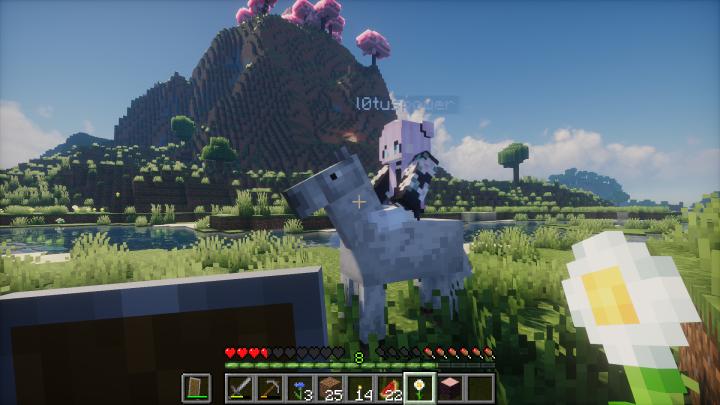The height and width of the screenshot is (405, 720).
Task: Select the white daisy hotbar slot
Action: coord(419,388)
